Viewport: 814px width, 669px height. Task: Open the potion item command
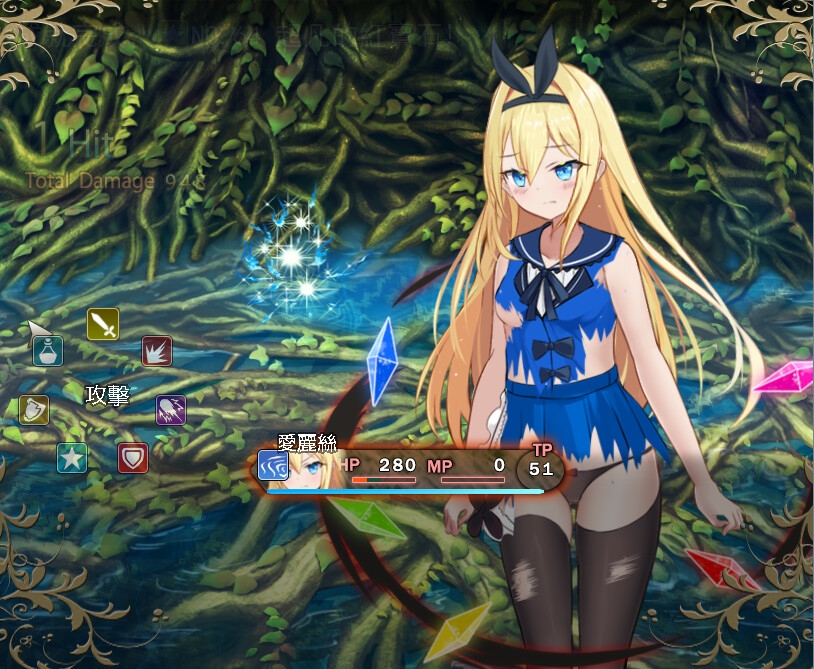[x=48, y=351]
